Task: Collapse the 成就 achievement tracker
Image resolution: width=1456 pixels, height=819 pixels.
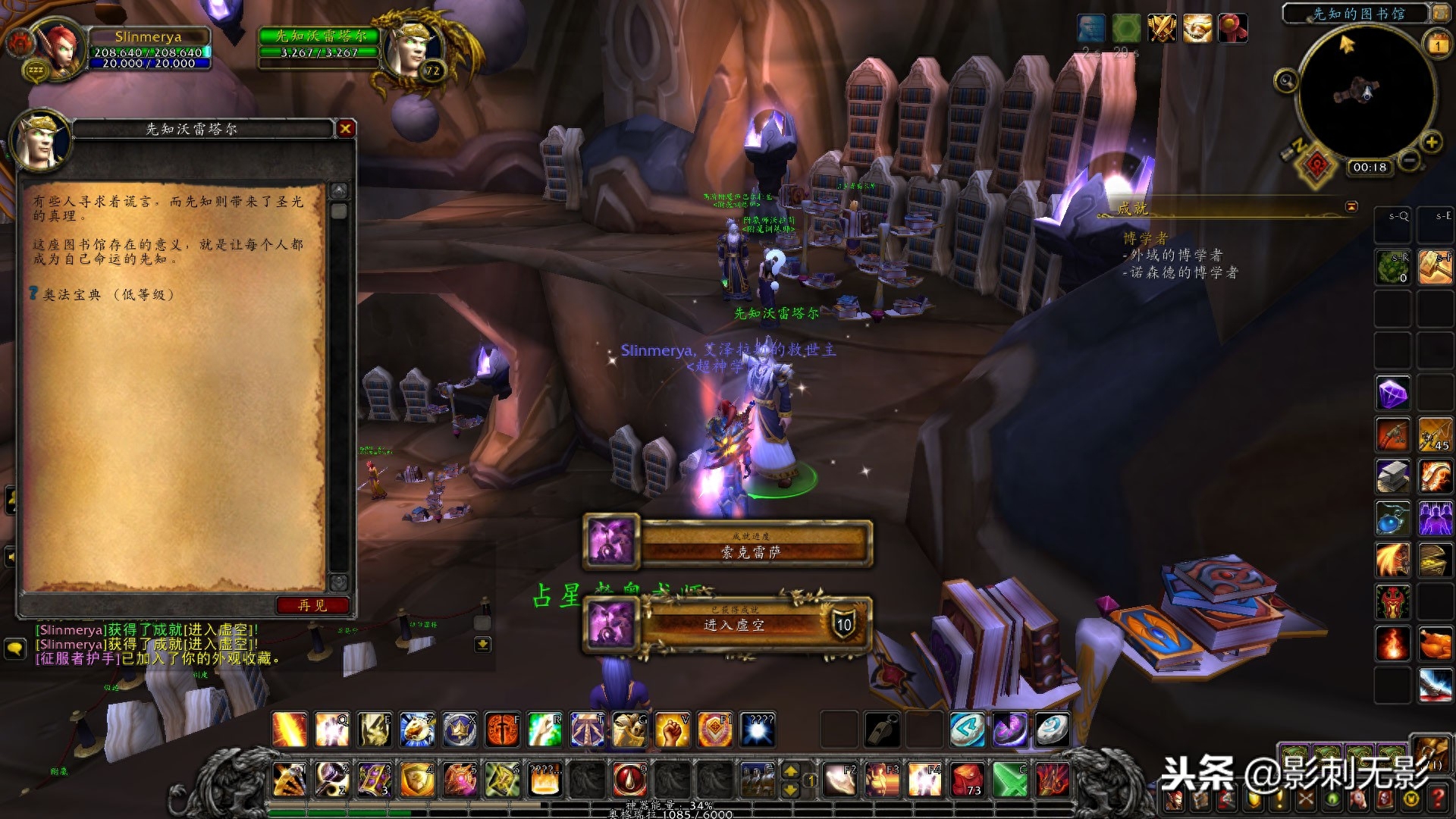Action: (x=1351, y=206)
